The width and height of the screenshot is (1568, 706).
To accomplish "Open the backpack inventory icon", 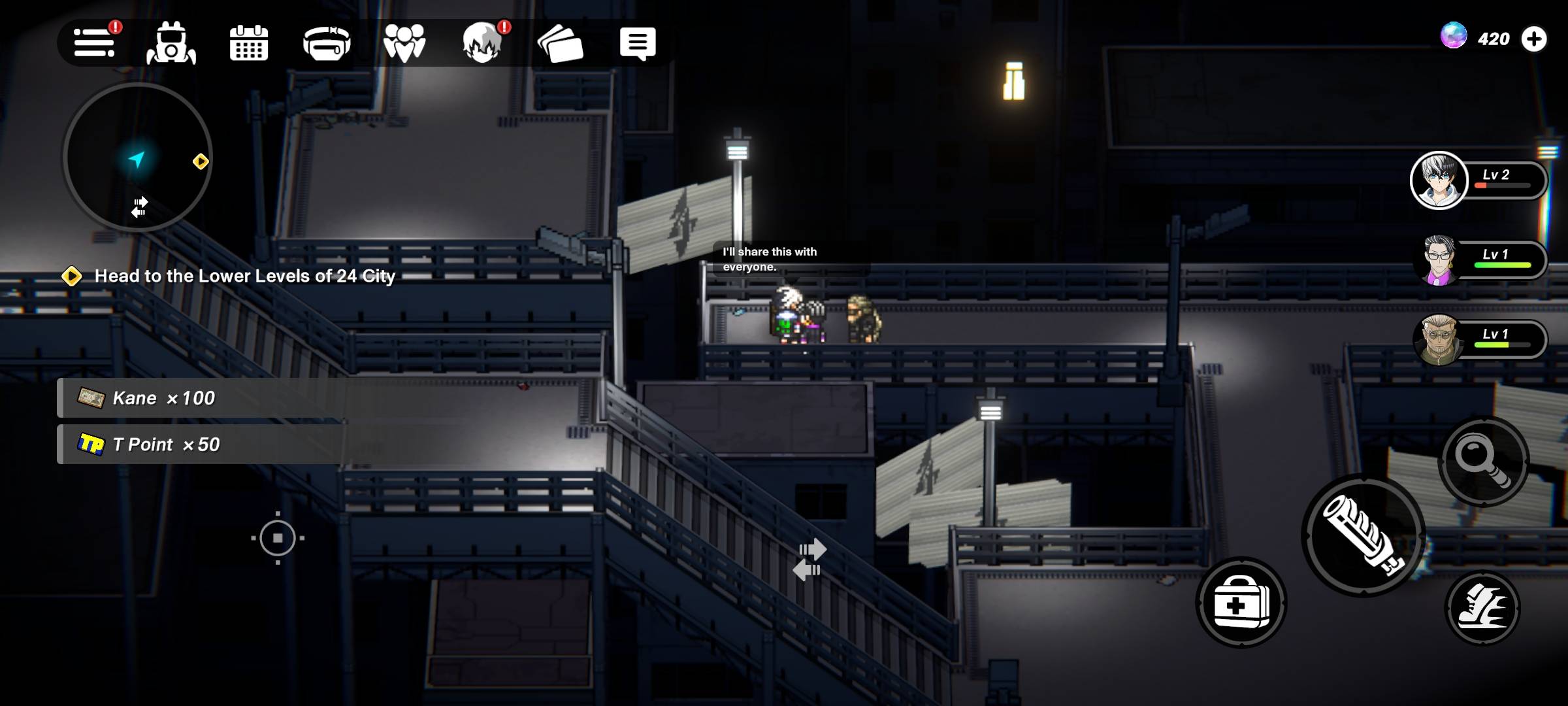I will coord(171,44).
